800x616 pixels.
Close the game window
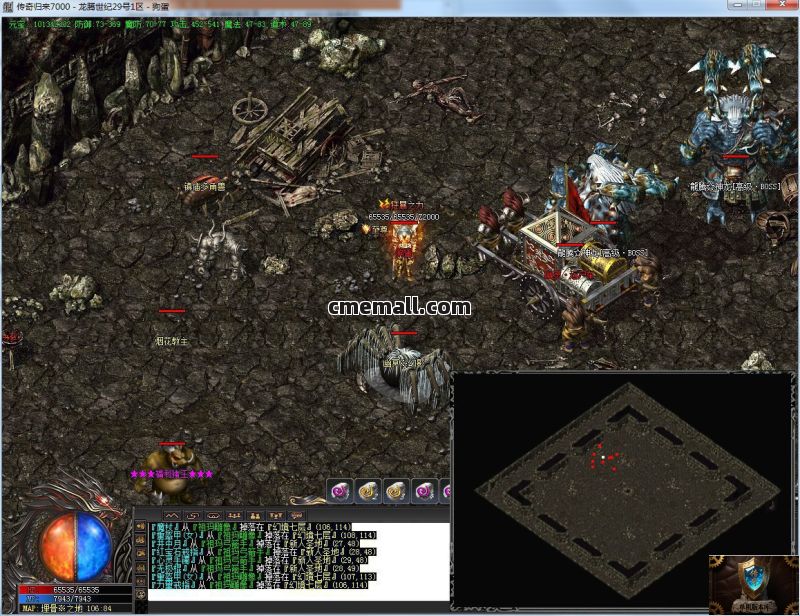tap(783, 6)
